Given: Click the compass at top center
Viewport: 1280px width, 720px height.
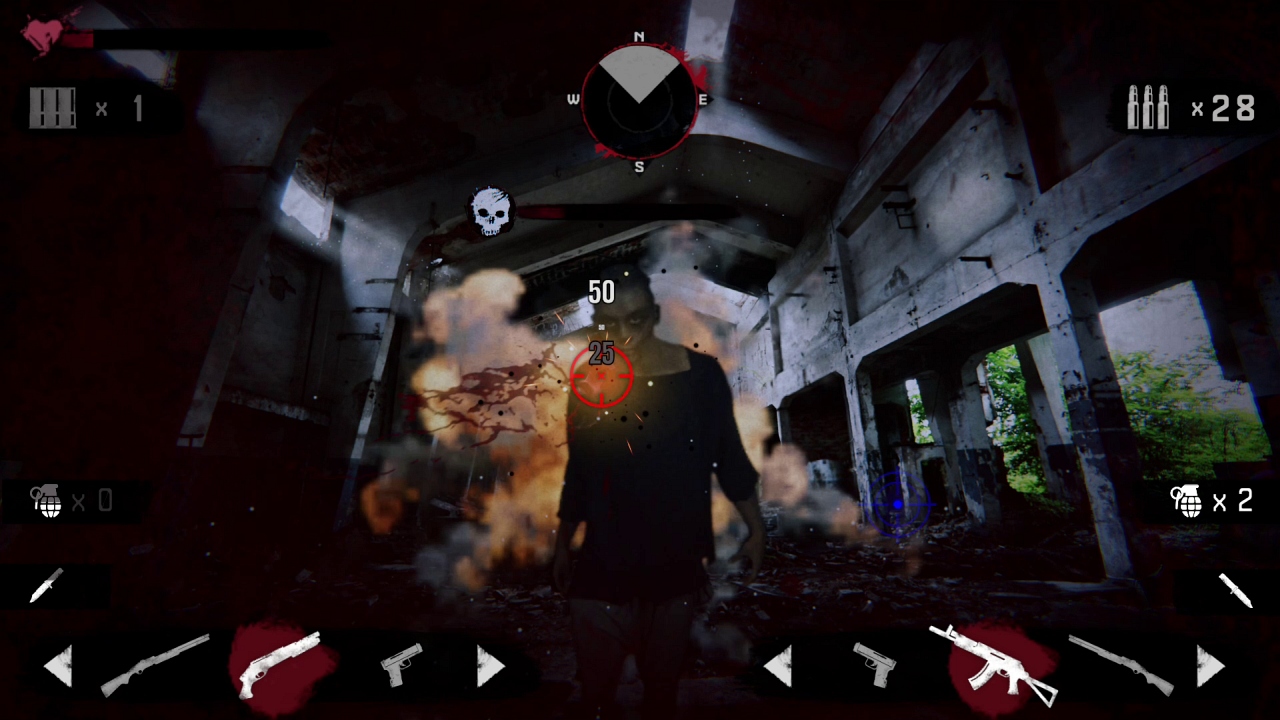Looking at the screenshot, I should coord(640,100).
